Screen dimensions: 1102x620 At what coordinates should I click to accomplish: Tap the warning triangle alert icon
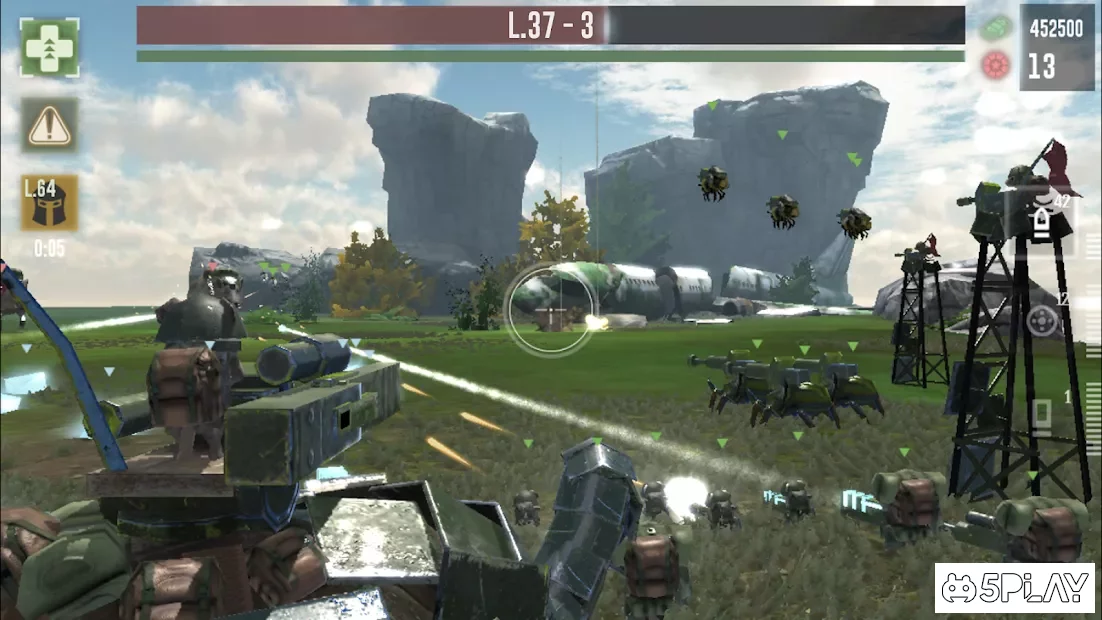coord(49,125)
